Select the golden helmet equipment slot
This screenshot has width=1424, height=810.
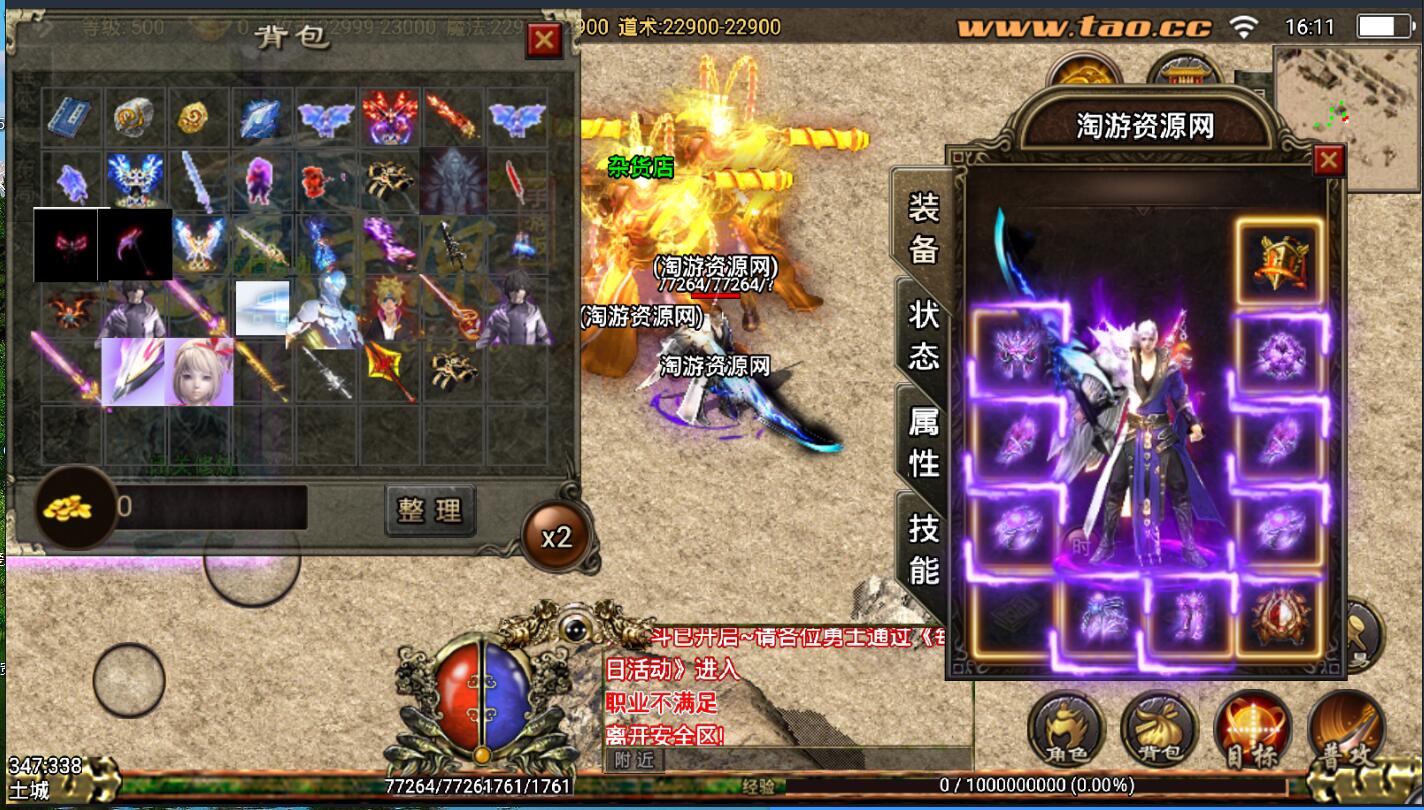click(1279, 260)
